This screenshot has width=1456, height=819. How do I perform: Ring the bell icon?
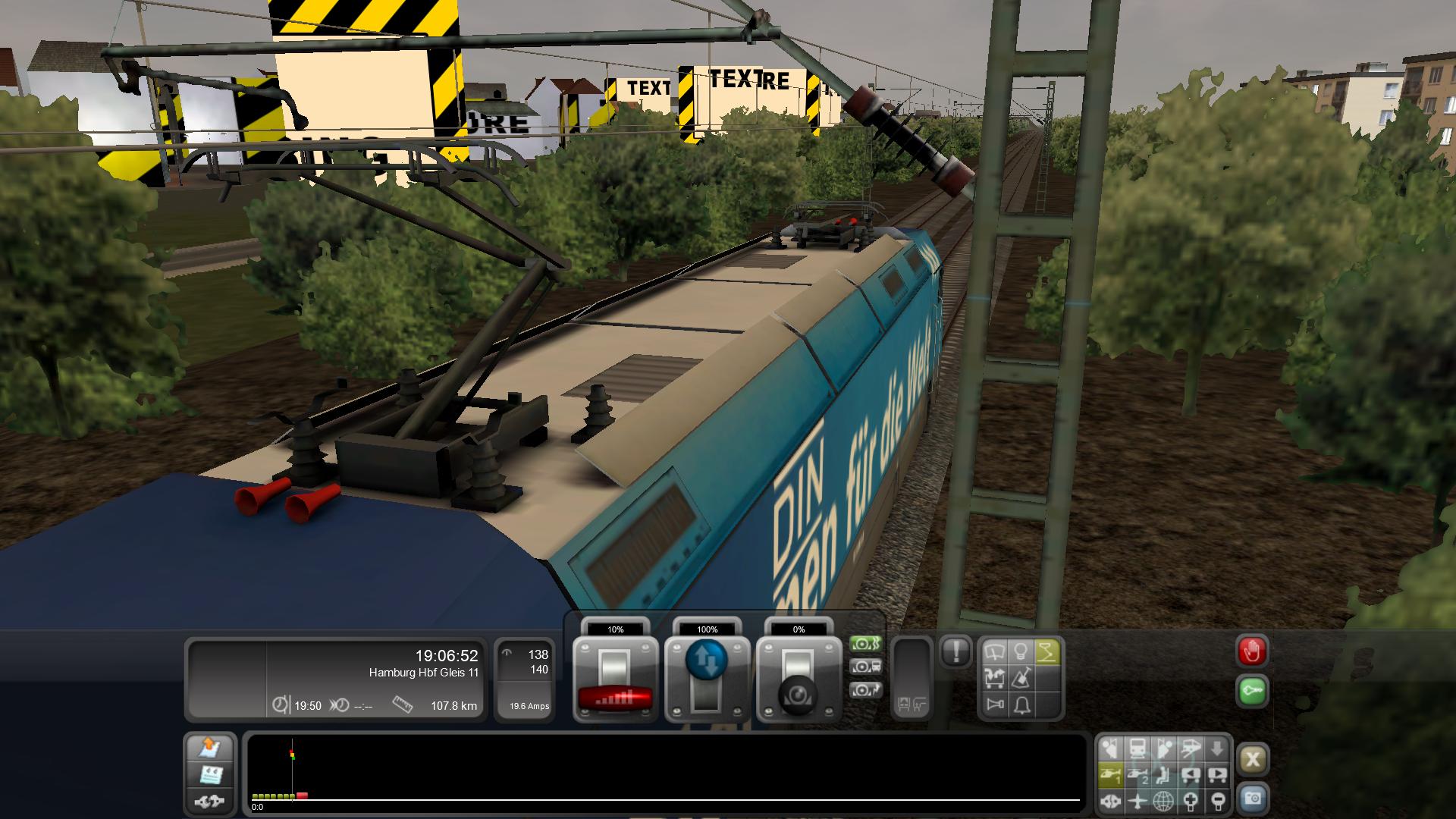click(x=1021, y=705)
